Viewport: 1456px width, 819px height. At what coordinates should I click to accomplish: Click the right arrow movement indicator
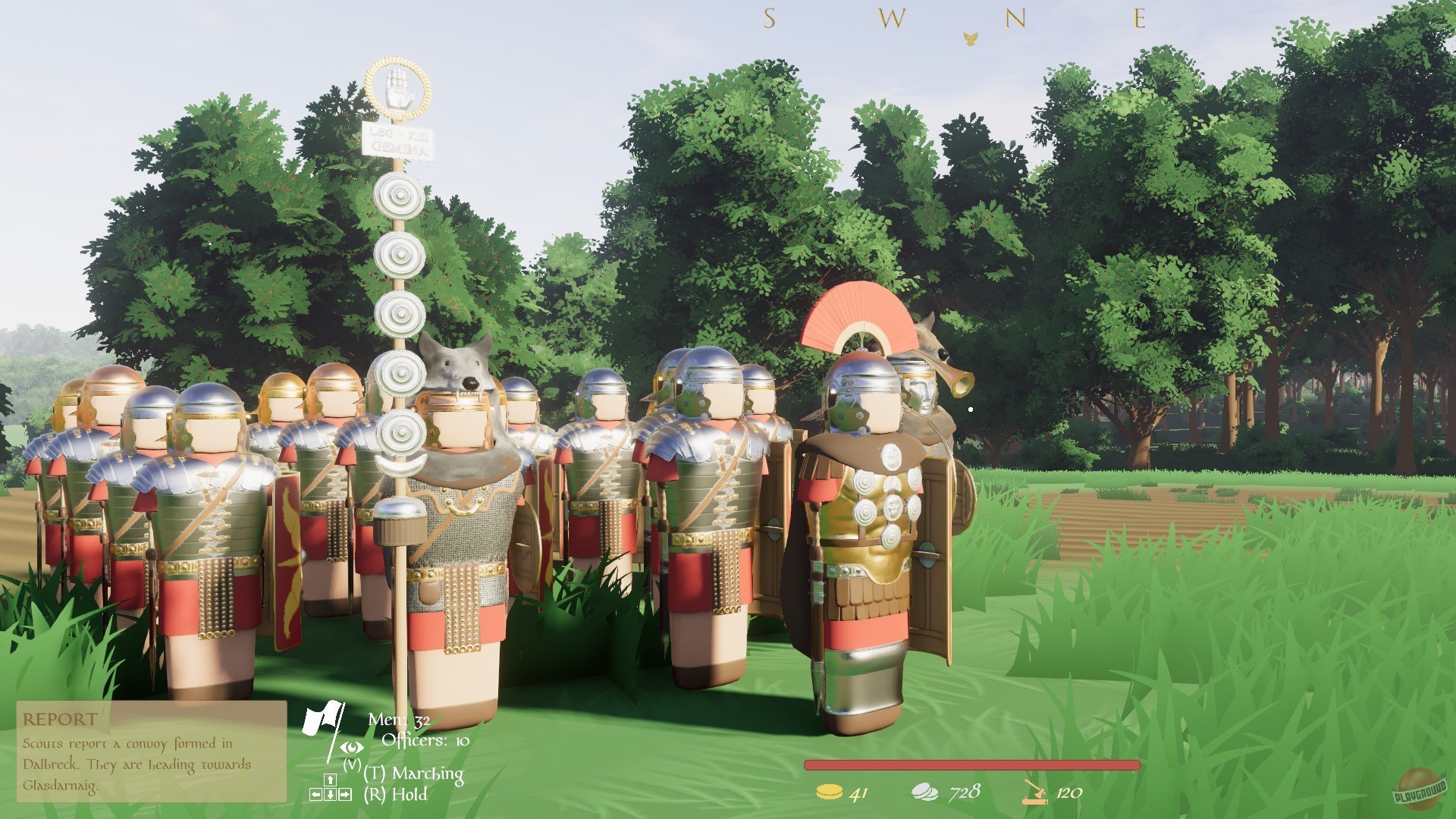pyautogui.click(x=346, y=794)
